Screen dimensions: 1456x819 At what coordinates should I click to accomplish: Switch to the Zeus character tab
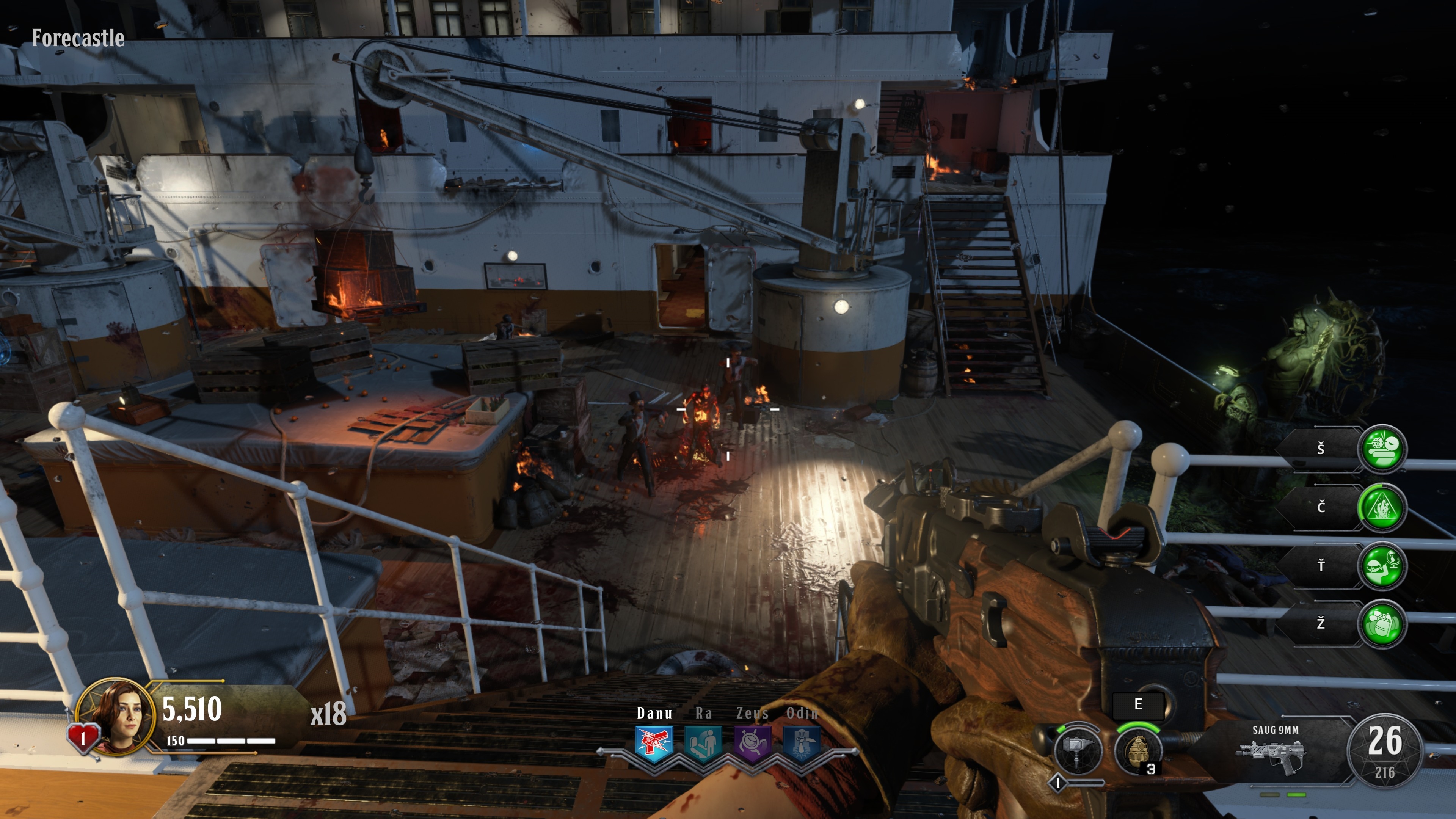(752, 713)
